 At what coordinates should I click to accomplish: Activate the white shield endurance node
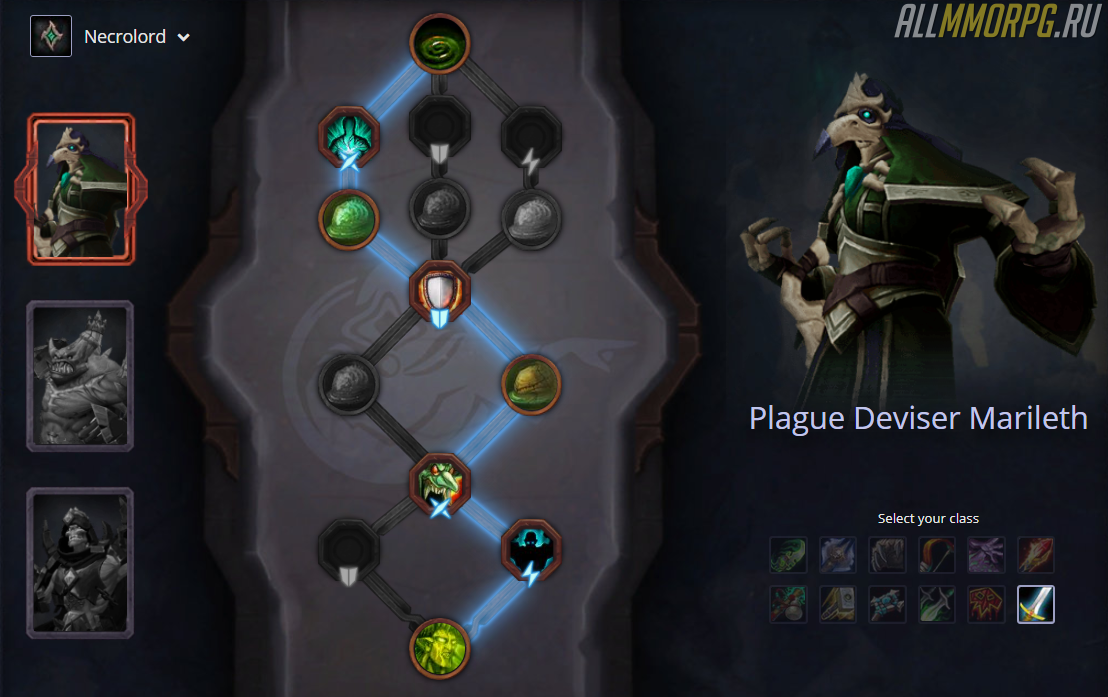point(440,291)
